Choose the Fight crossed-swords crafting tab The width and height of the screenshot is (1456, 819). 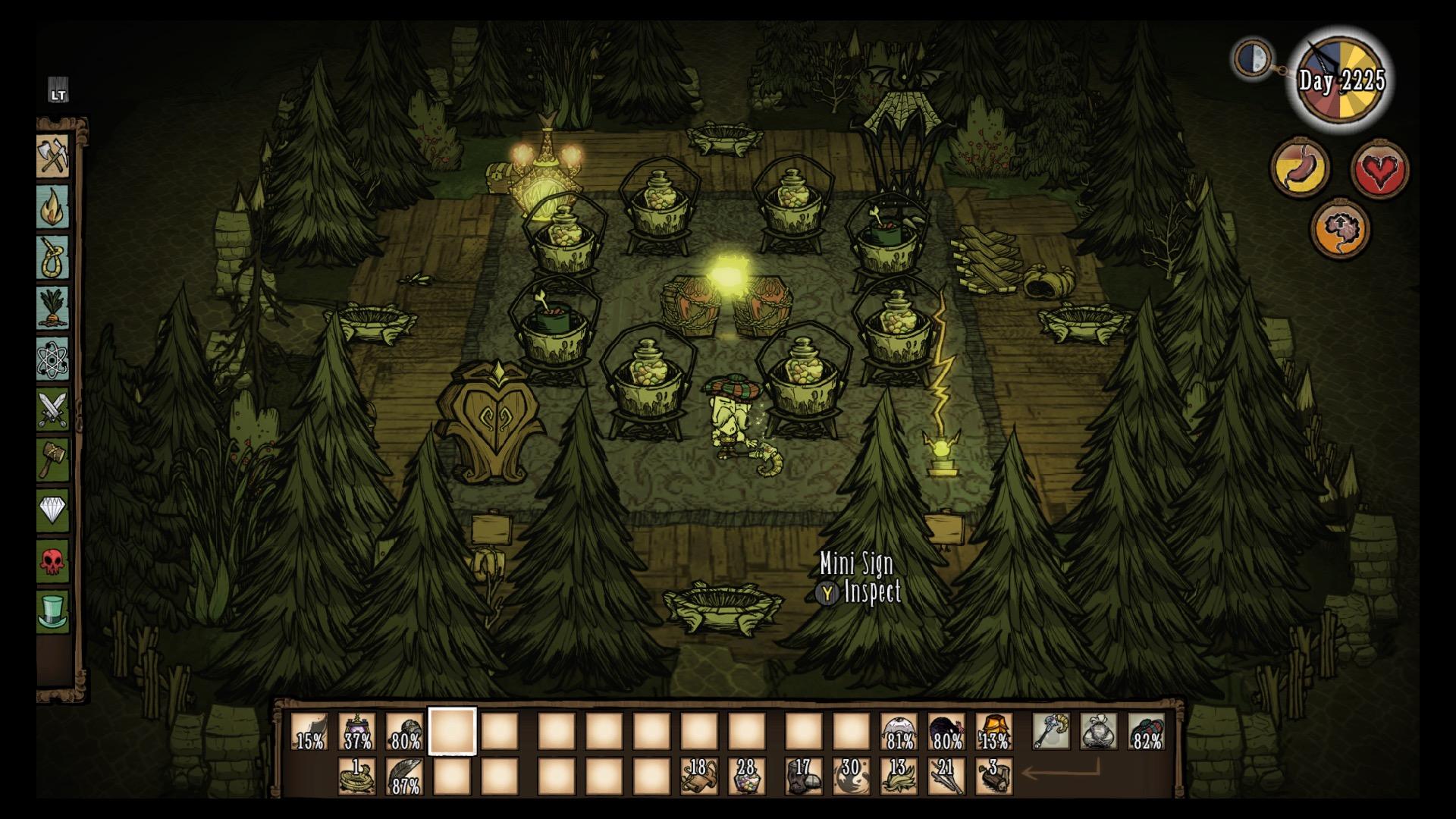(53, 409)
